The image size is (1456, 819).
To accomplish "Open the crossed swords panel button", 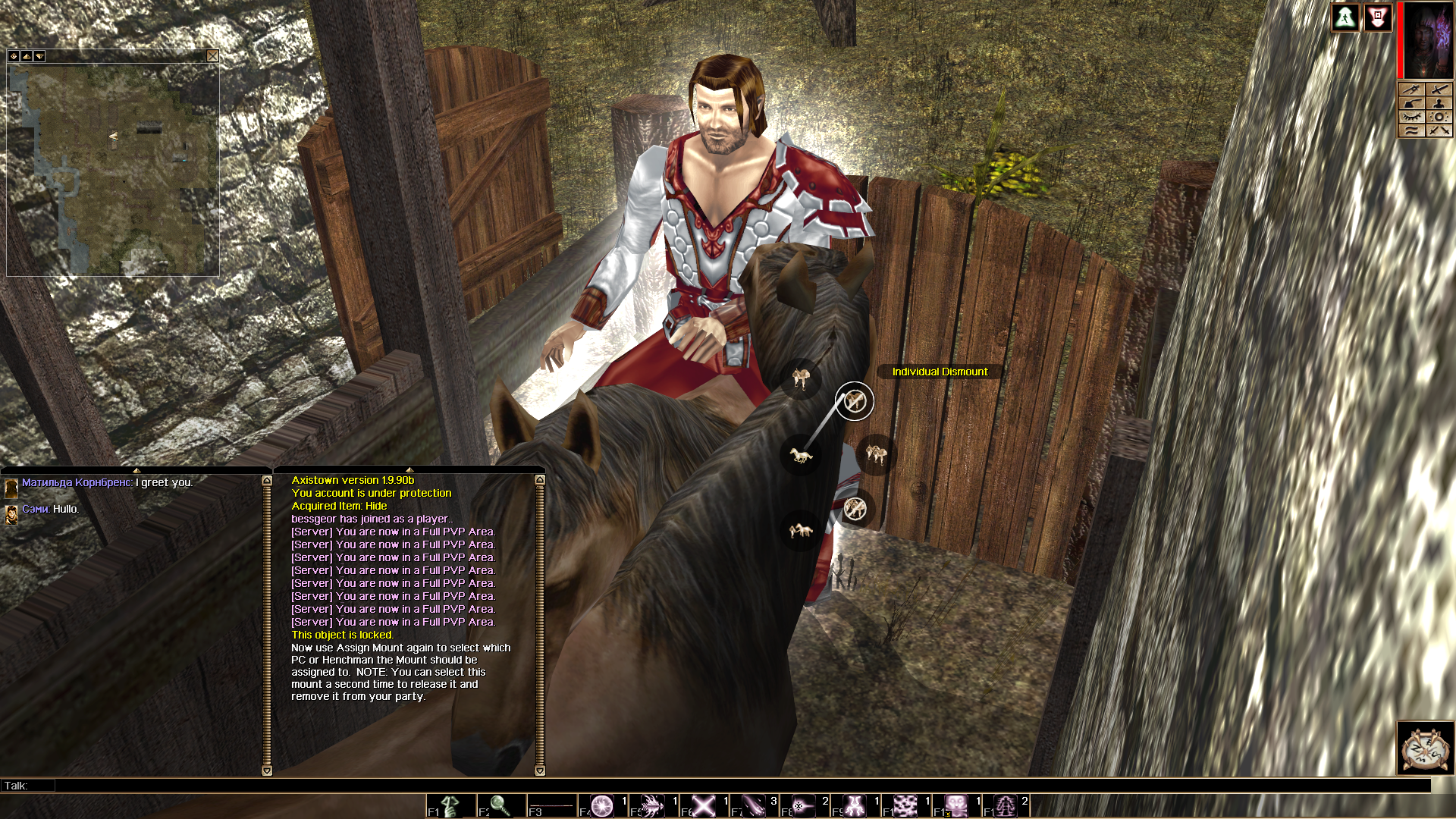I will pyautogui.click(x=1439, y=130).
